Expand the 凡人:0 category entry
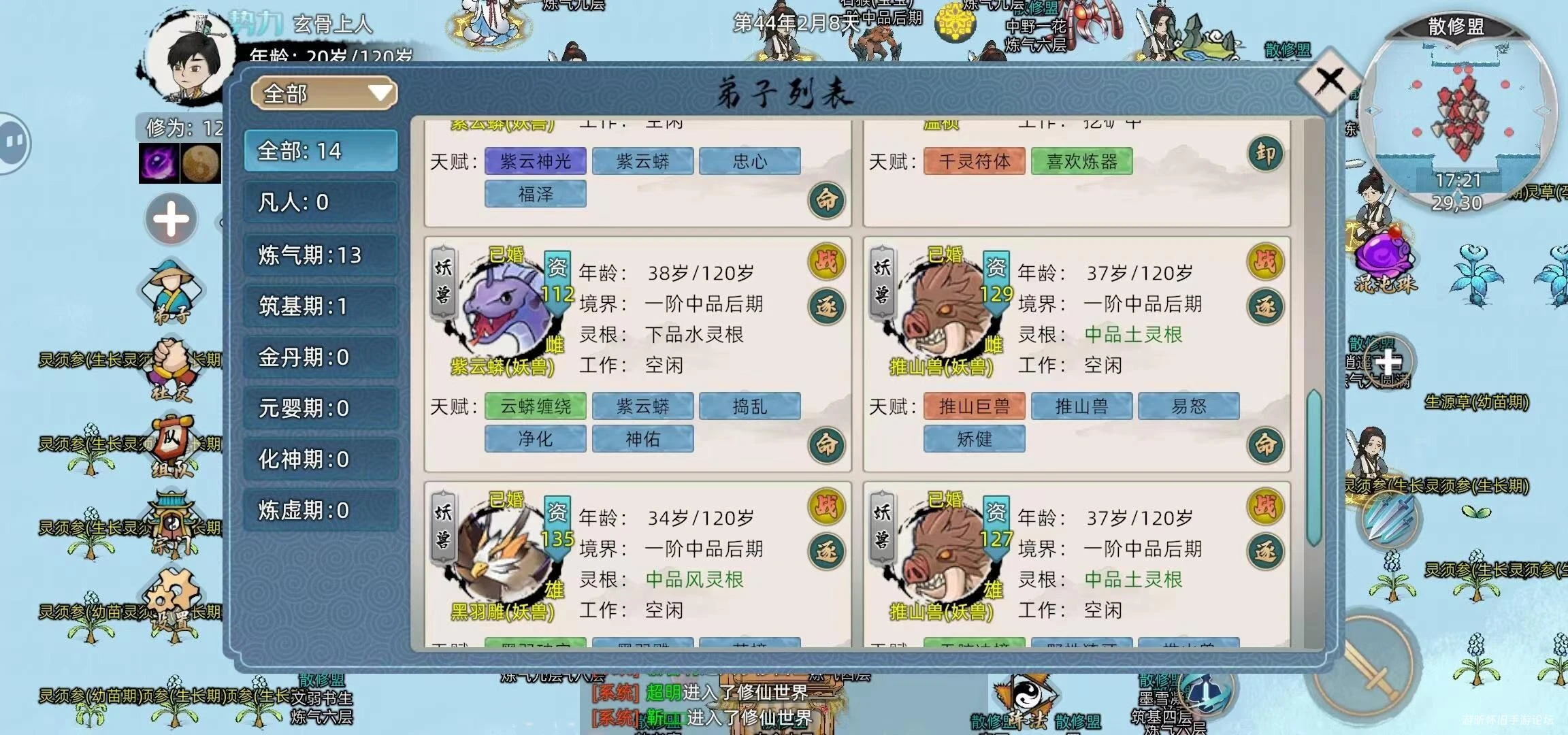This screenshot has height=735, width=1568. pos(320,203)
